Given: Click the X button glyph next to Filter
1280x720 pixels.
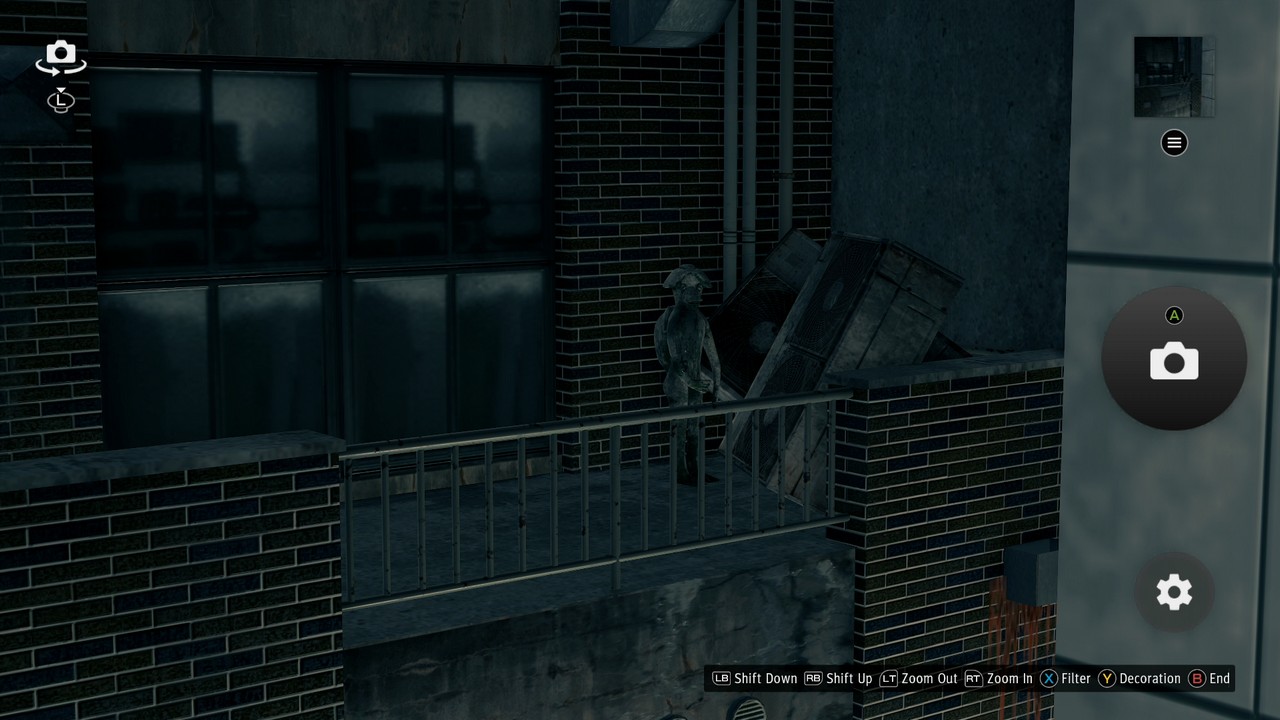Looking at the screenshot, I should pyautogui.click(x=1048, y=678).
